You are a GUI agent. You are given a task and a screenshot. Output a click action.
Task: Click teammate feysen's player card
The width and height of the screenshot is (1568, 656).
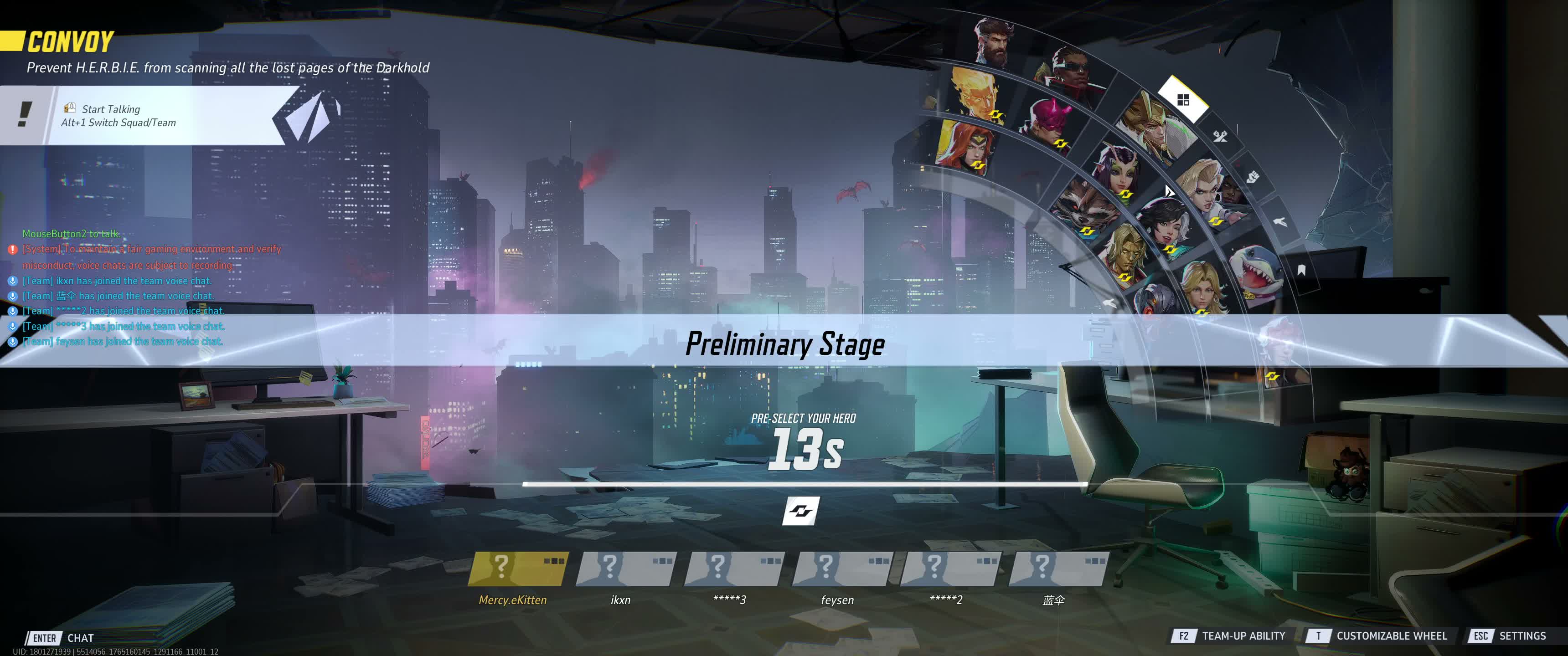tap(841, 569)
